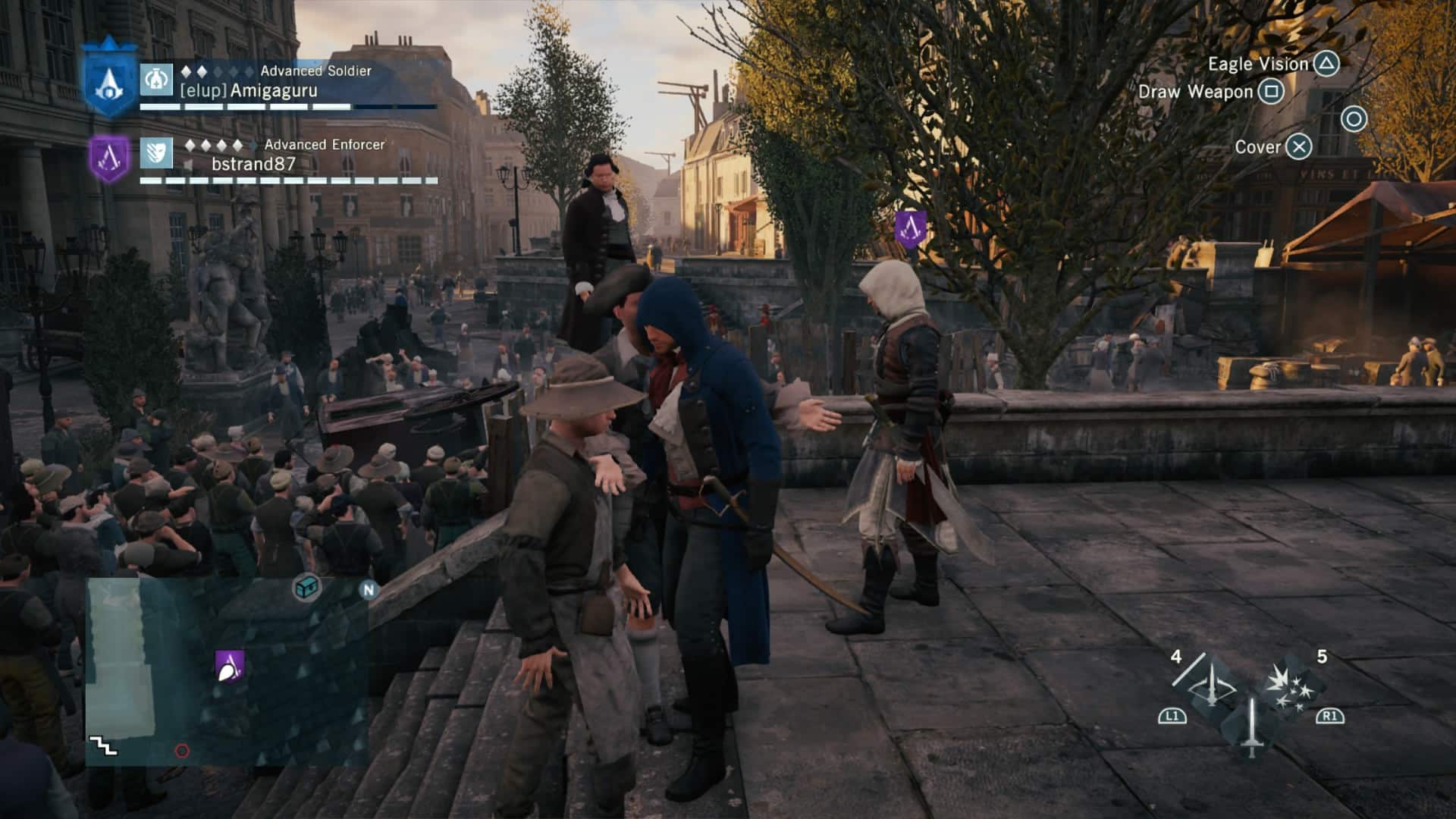Open the minimap

pyautogui.click(x=227, y=671)
